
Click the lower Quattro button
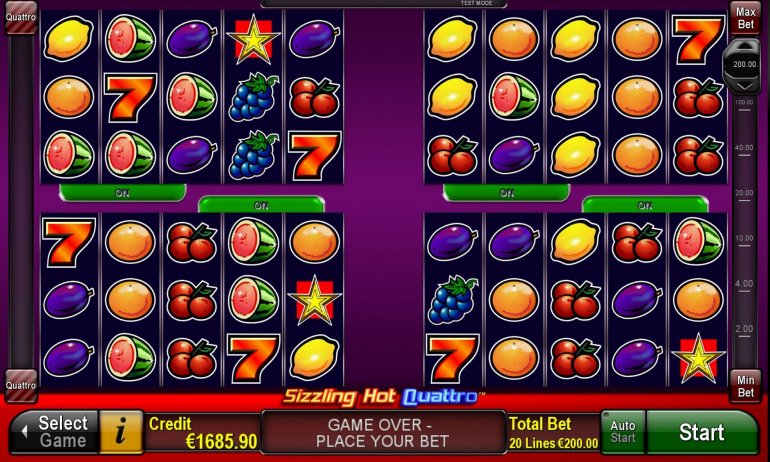(x=21, y=385)
